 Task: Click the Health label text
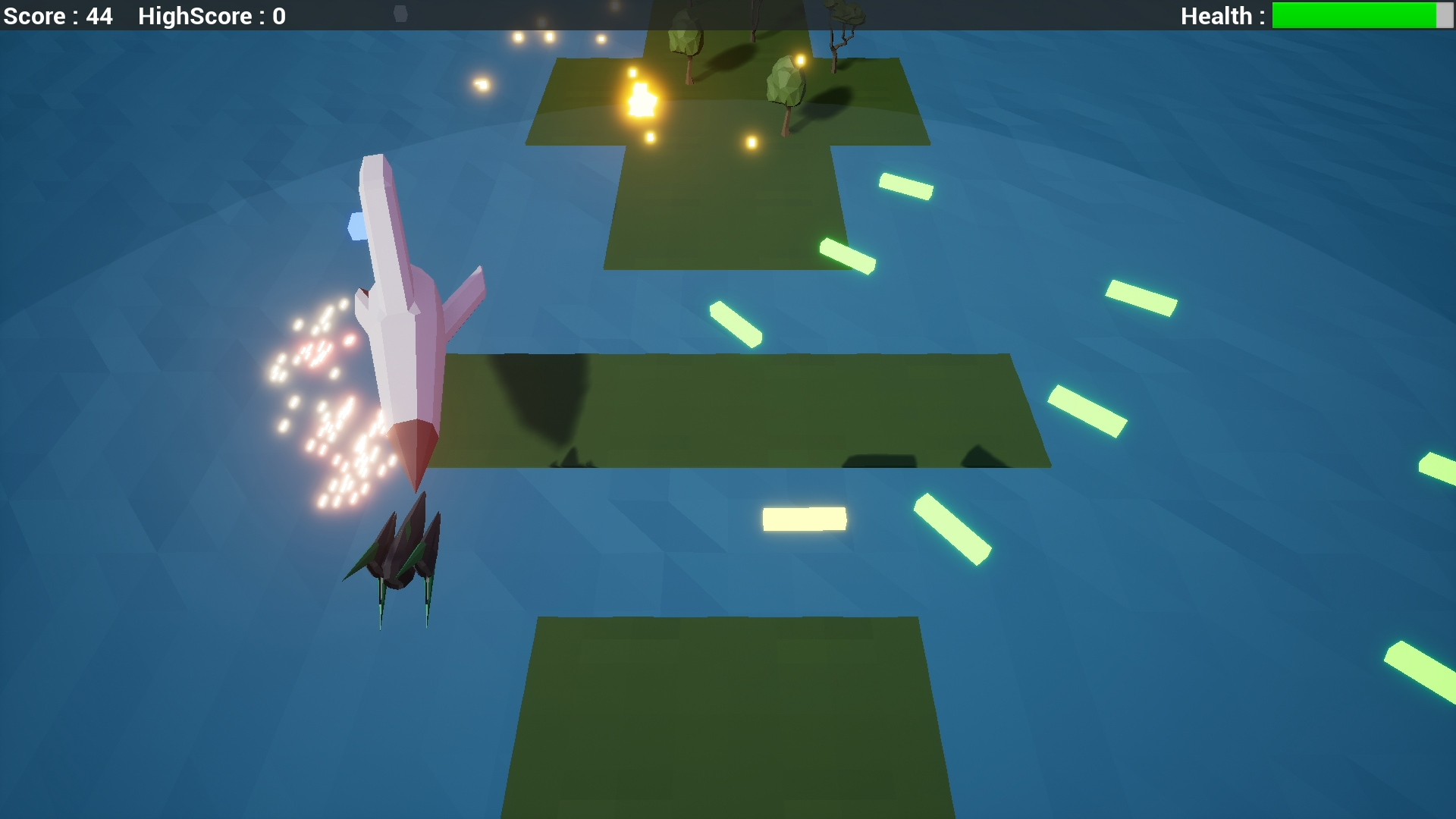tap(1221, 16)
